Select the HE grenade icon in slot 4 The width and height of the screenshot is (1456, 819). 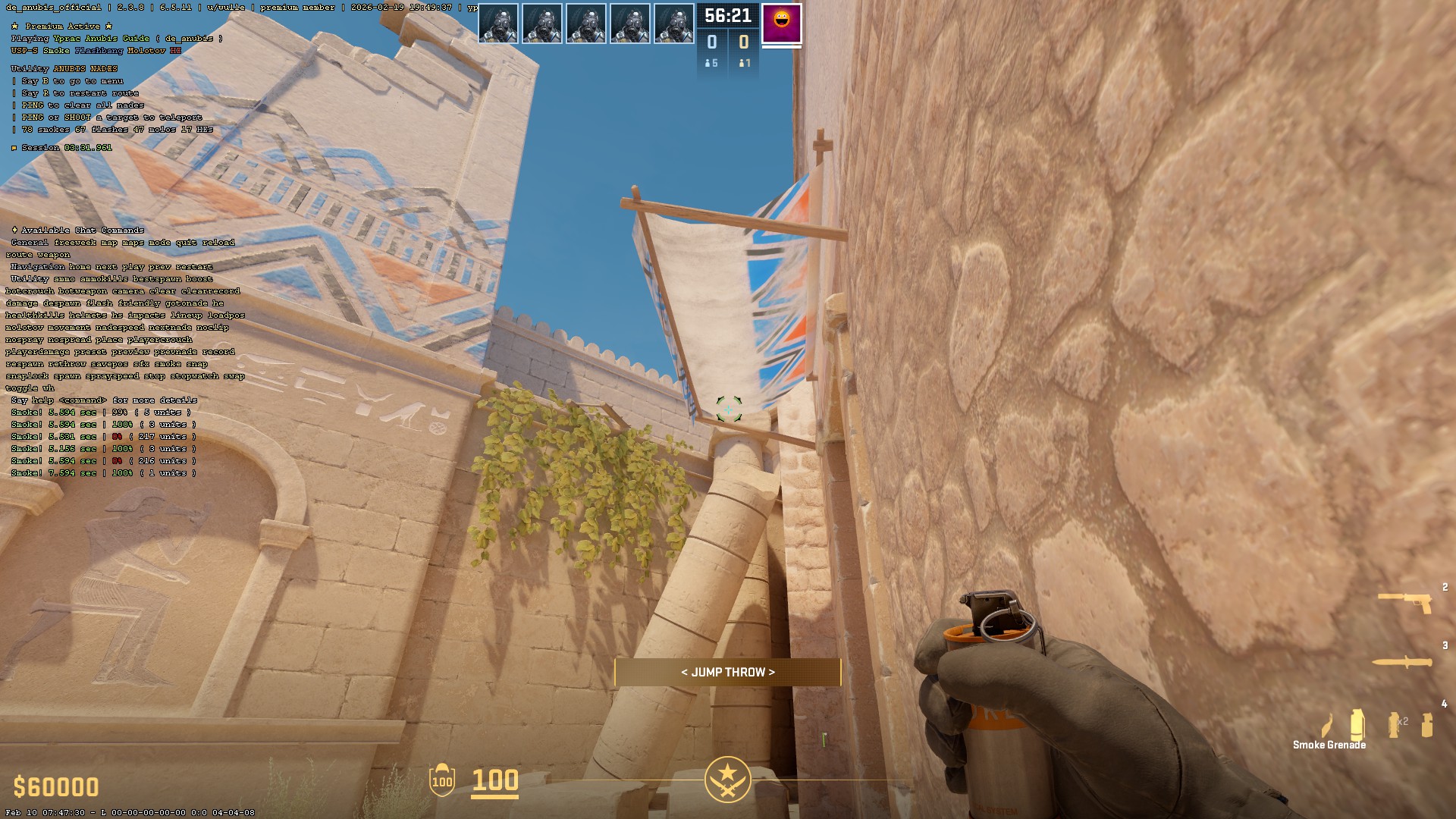pyautogui.click(x=1427, y=724)
